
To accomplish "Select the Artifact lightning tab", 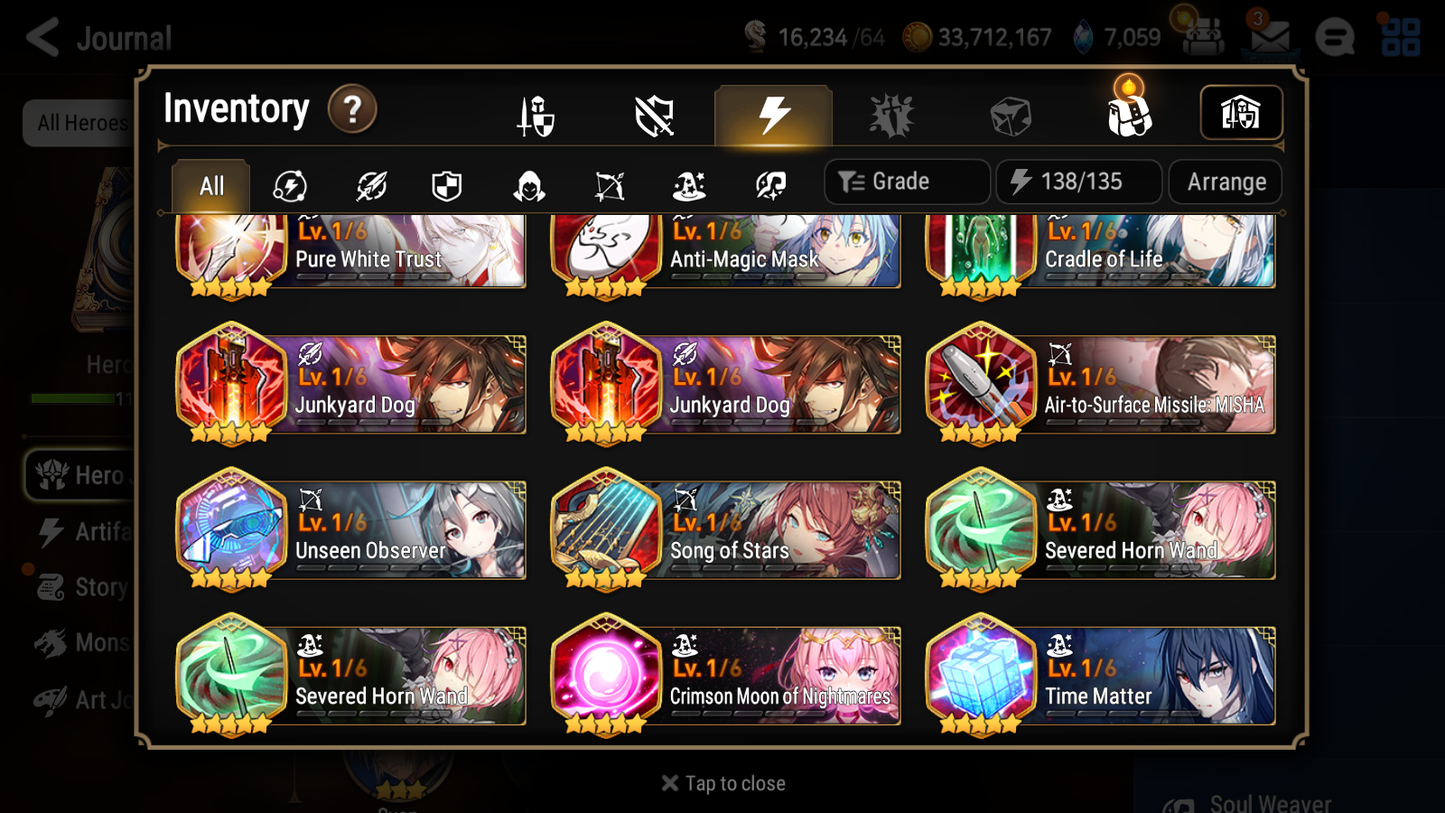I will (773, 113).
